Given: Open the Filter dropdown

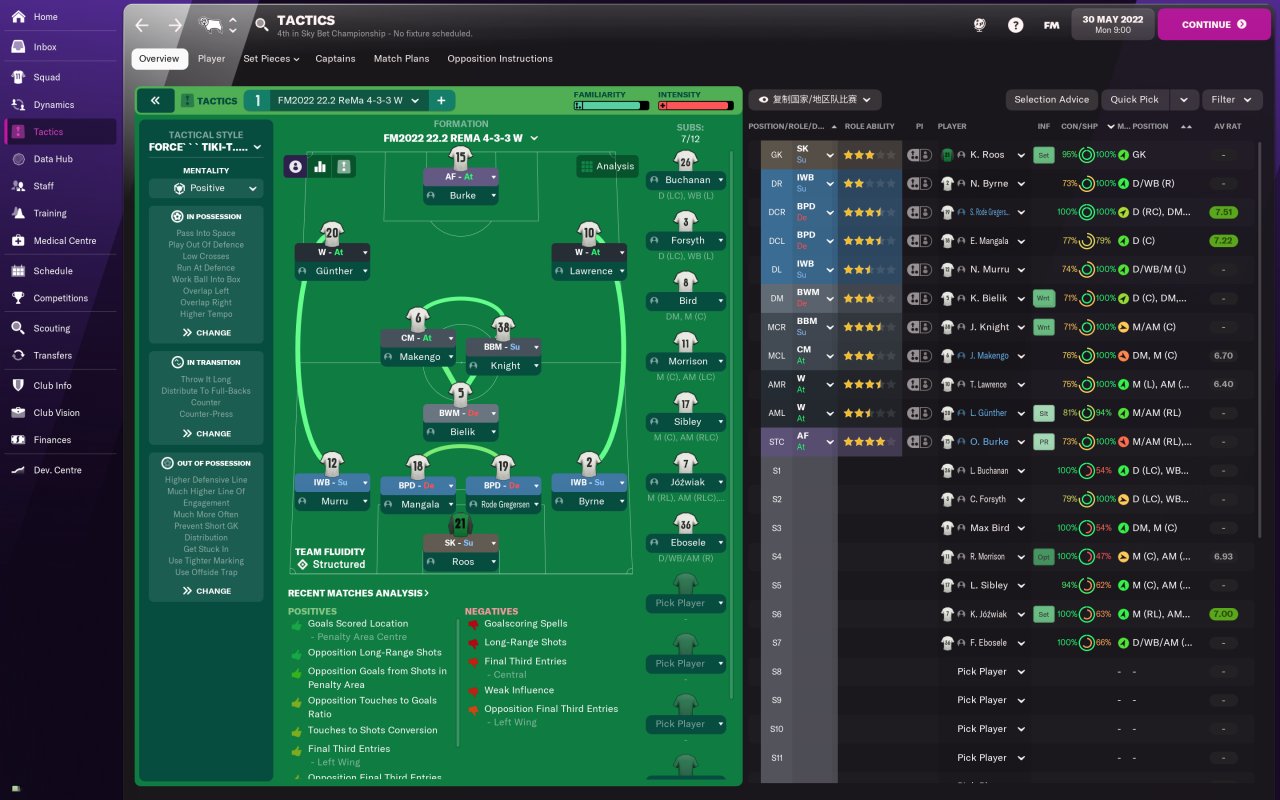Looking at the screenshot, I should click(1230, 100).
